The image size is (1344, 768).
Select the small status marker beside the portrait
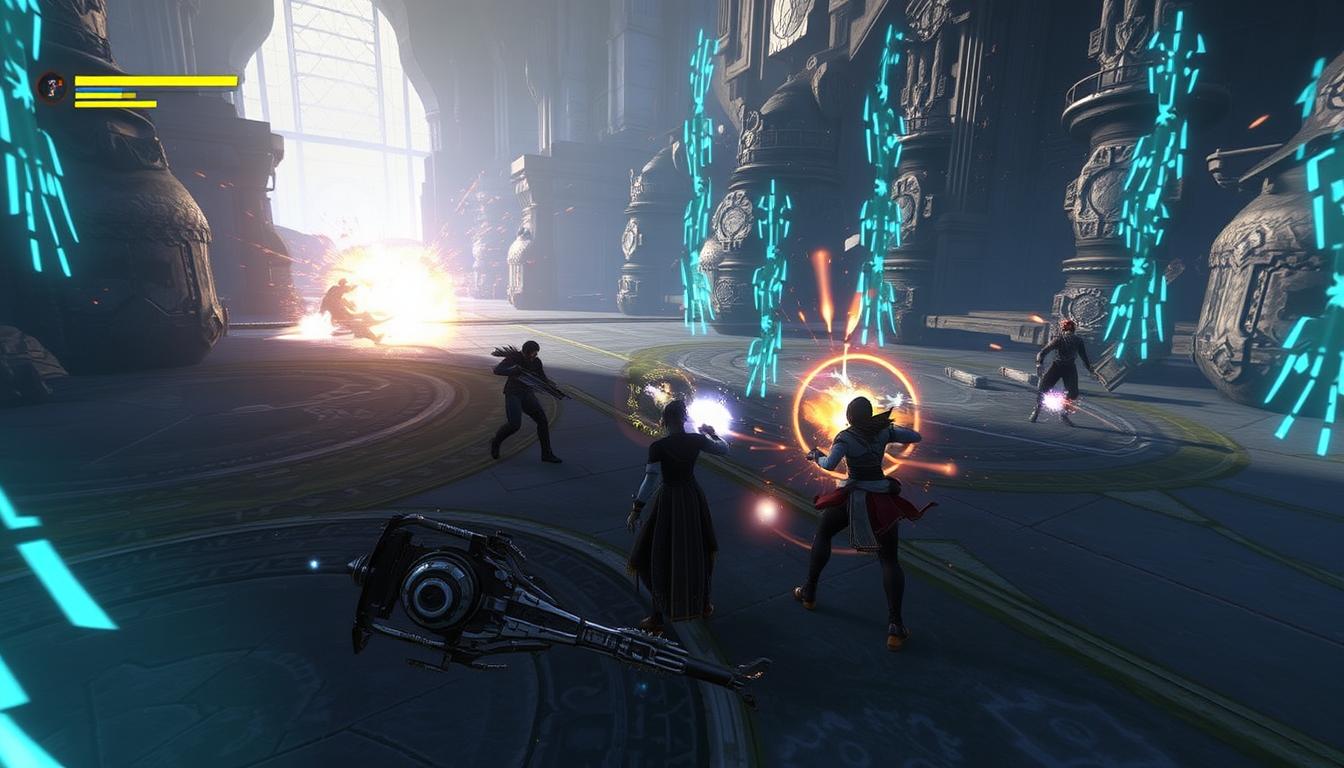click(60, 81)
